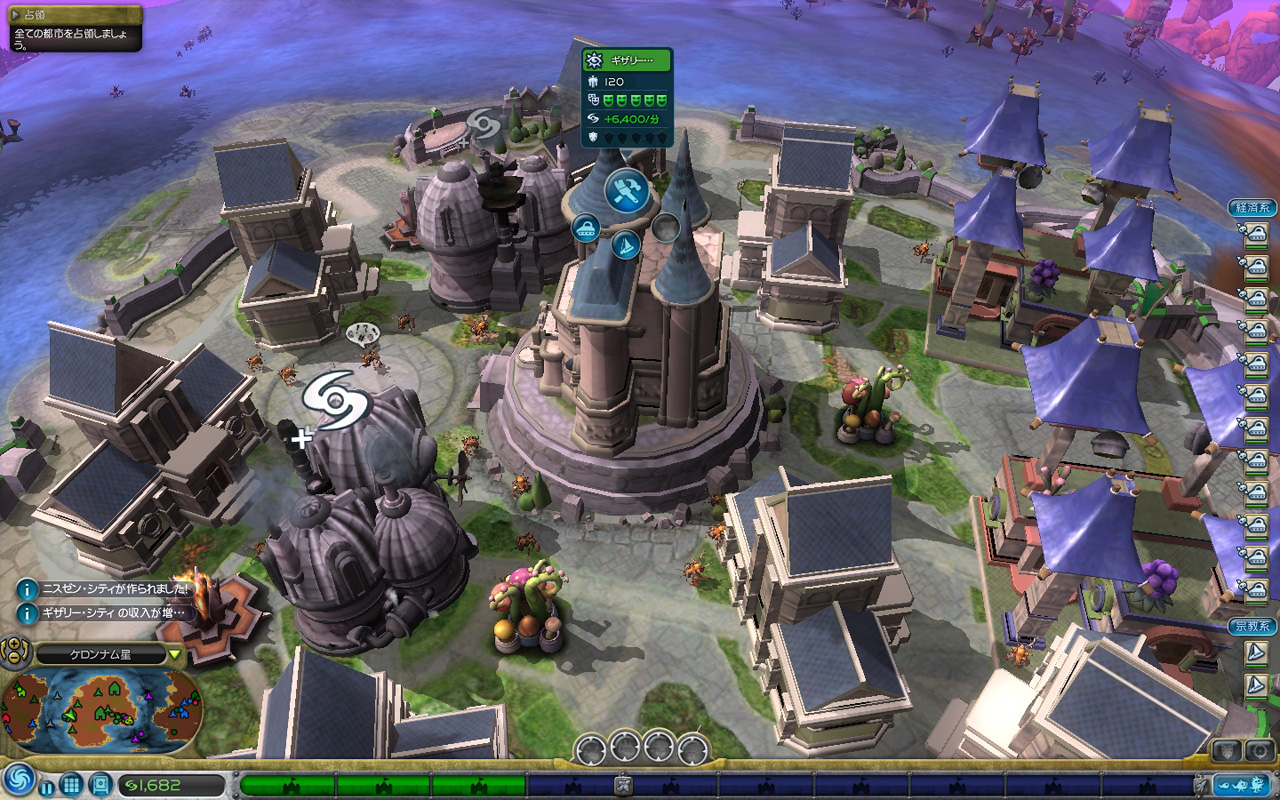Select the first religious sea vehicle icon
Image resolution: width=1280 pixels, height=800 pixels.
pyautogui.click(x=1256, y=653)
